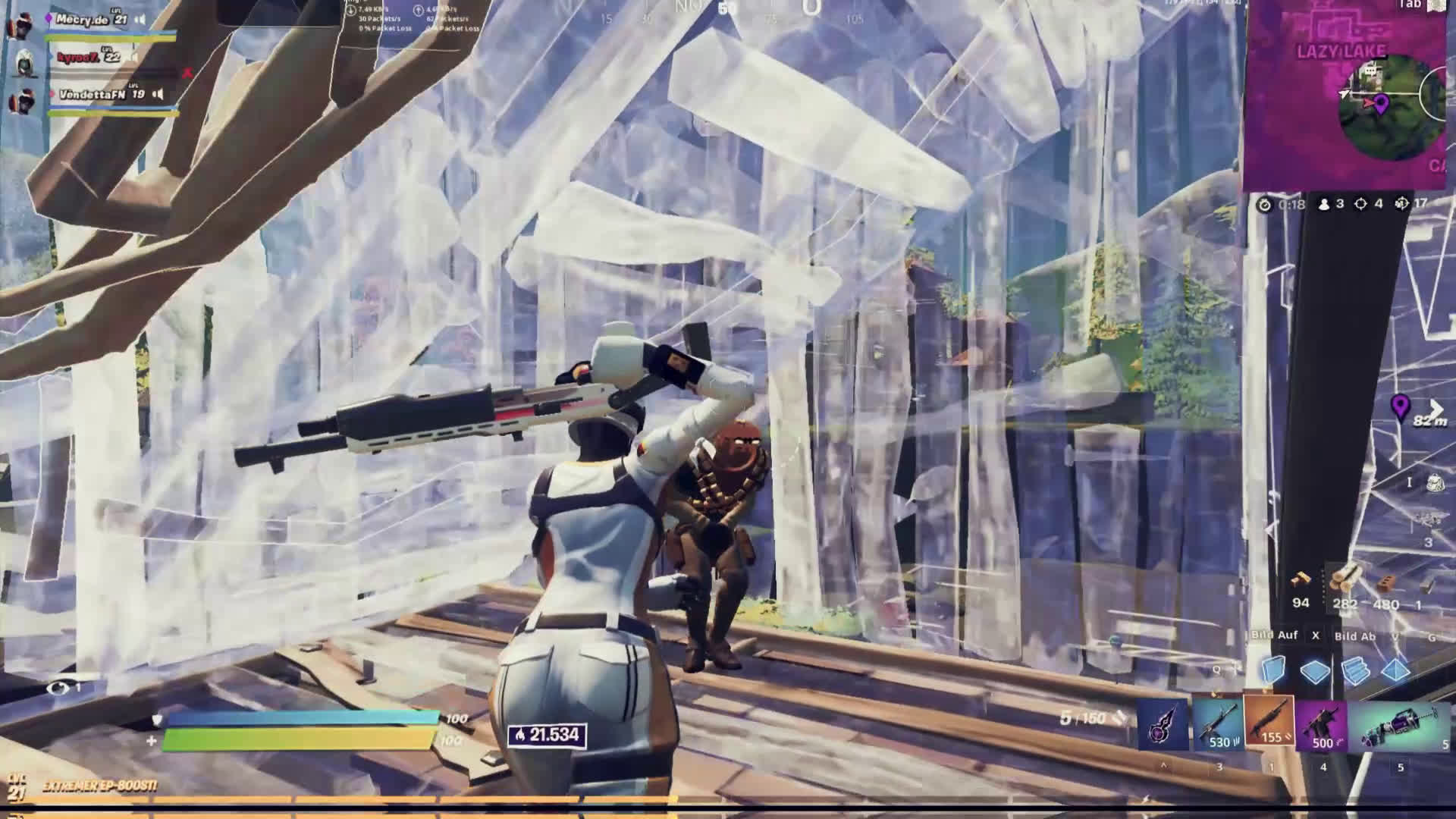The width and height of the screenshot is (1456, 819).
Task: Toggle VendettaFN's voice speaker icon
Action: point(158,95)
